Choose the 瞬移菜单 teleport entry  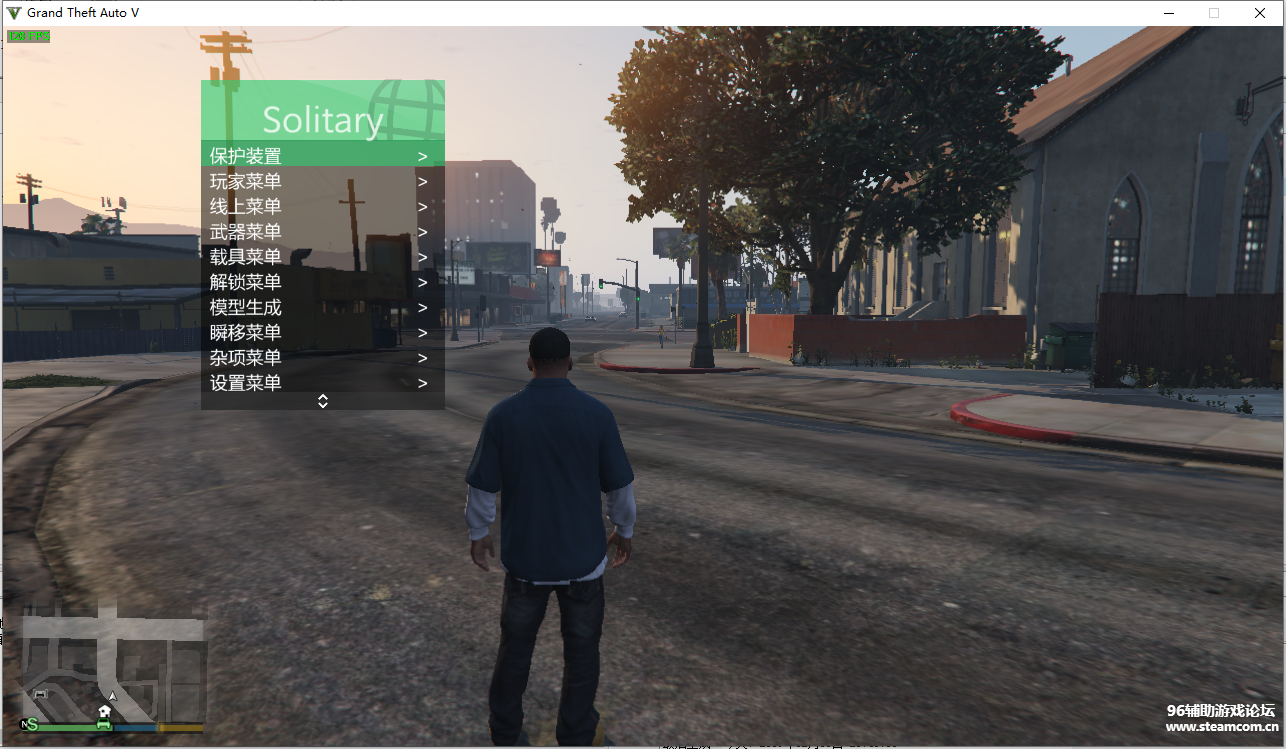(322, 332)
